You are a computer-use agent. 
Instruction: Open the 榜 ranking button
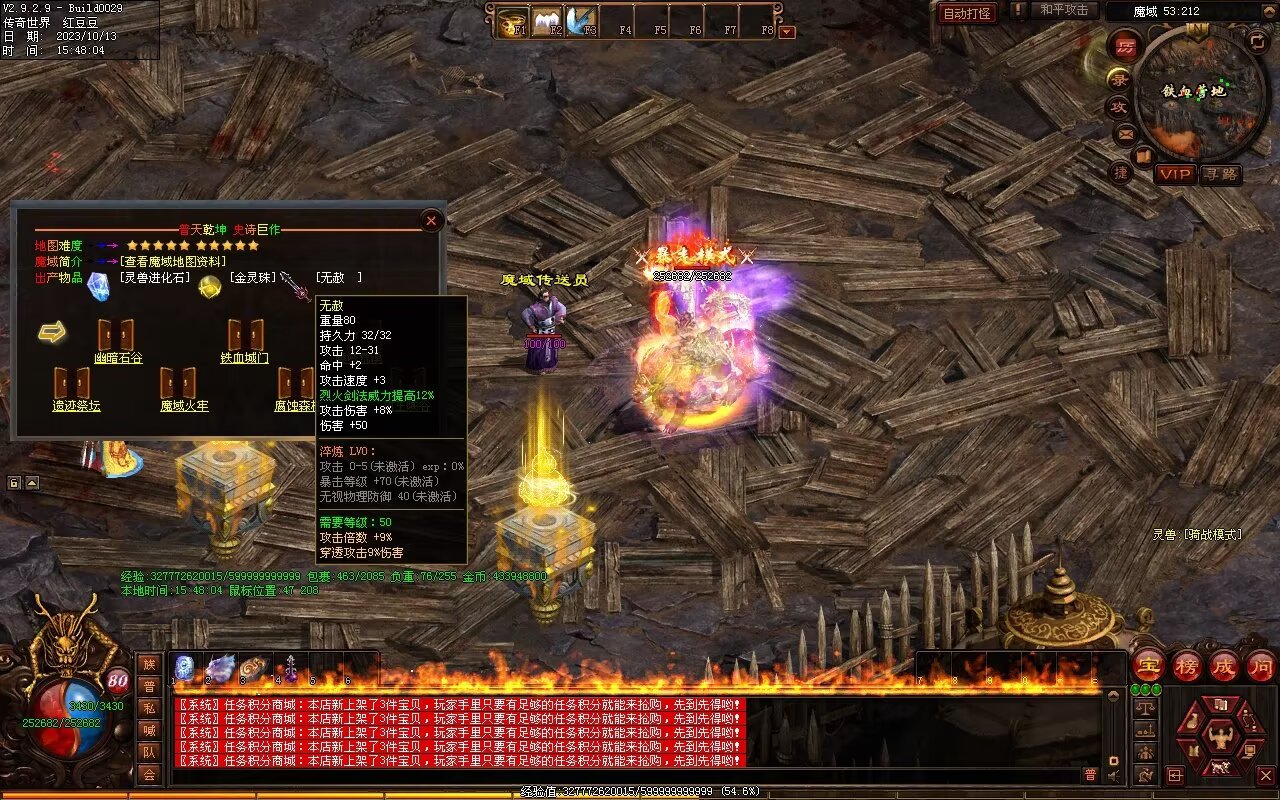click(1187, 666)
